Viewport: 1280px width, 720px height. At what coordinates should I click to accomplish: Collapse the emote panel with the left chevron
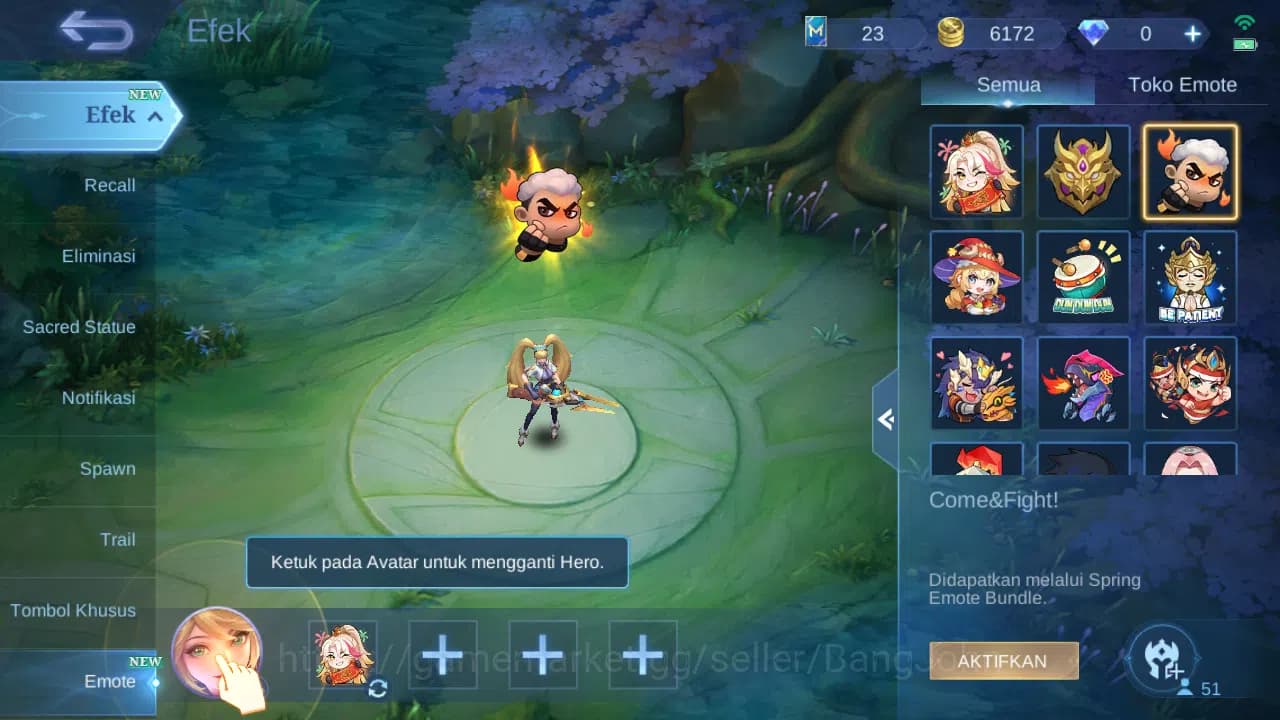[886, 419]
